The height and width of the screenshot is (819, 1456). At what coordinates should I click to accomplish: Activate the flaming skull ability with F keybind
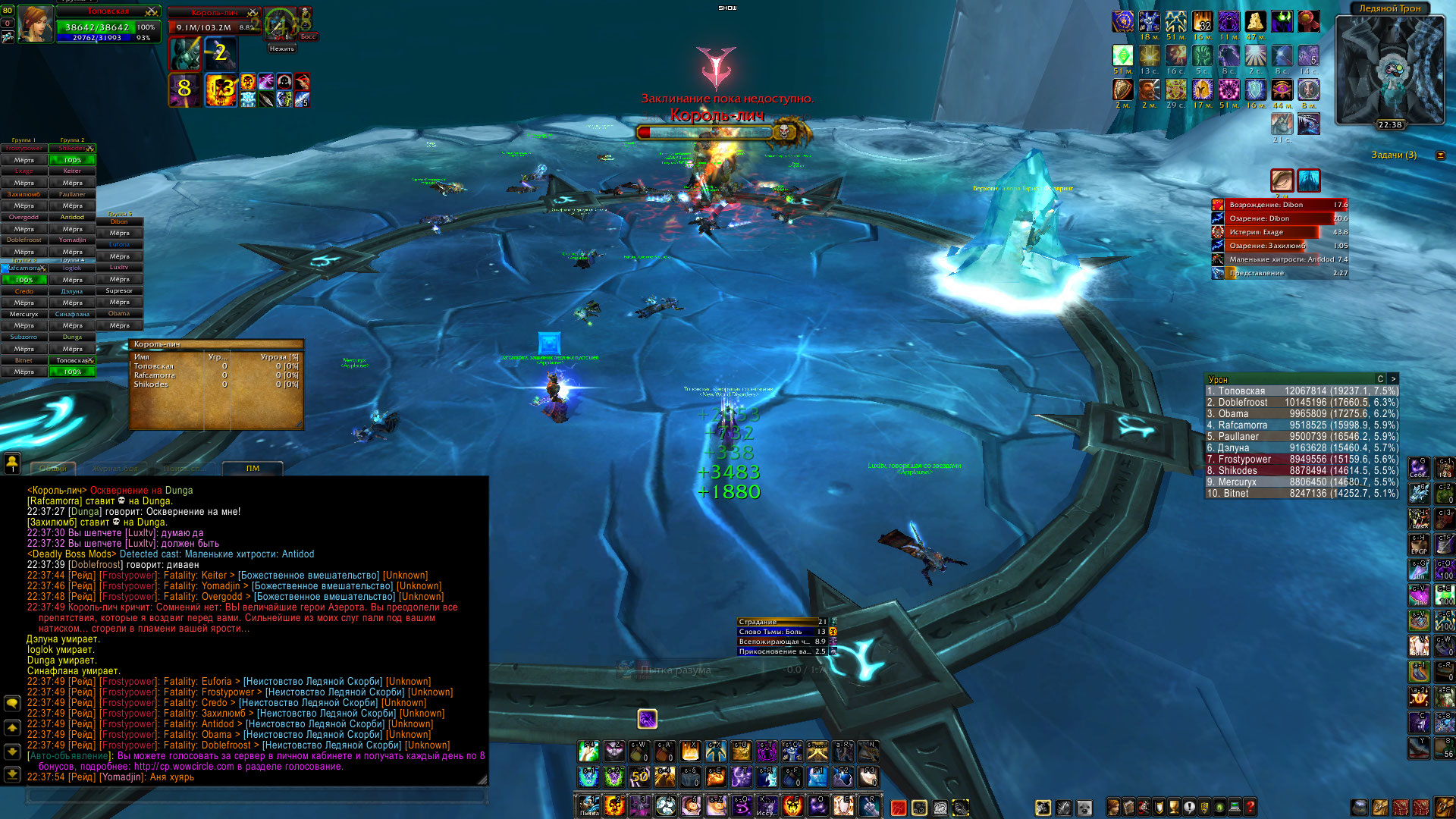tap(792, 805)
